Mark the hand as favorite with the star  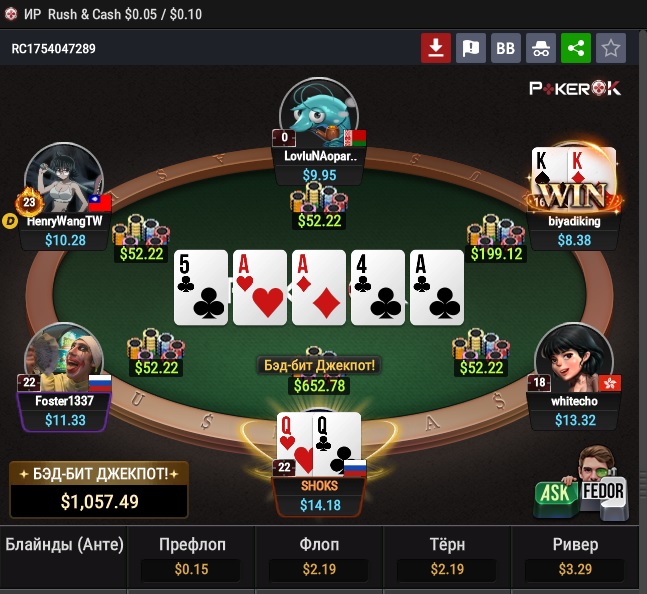610,48
